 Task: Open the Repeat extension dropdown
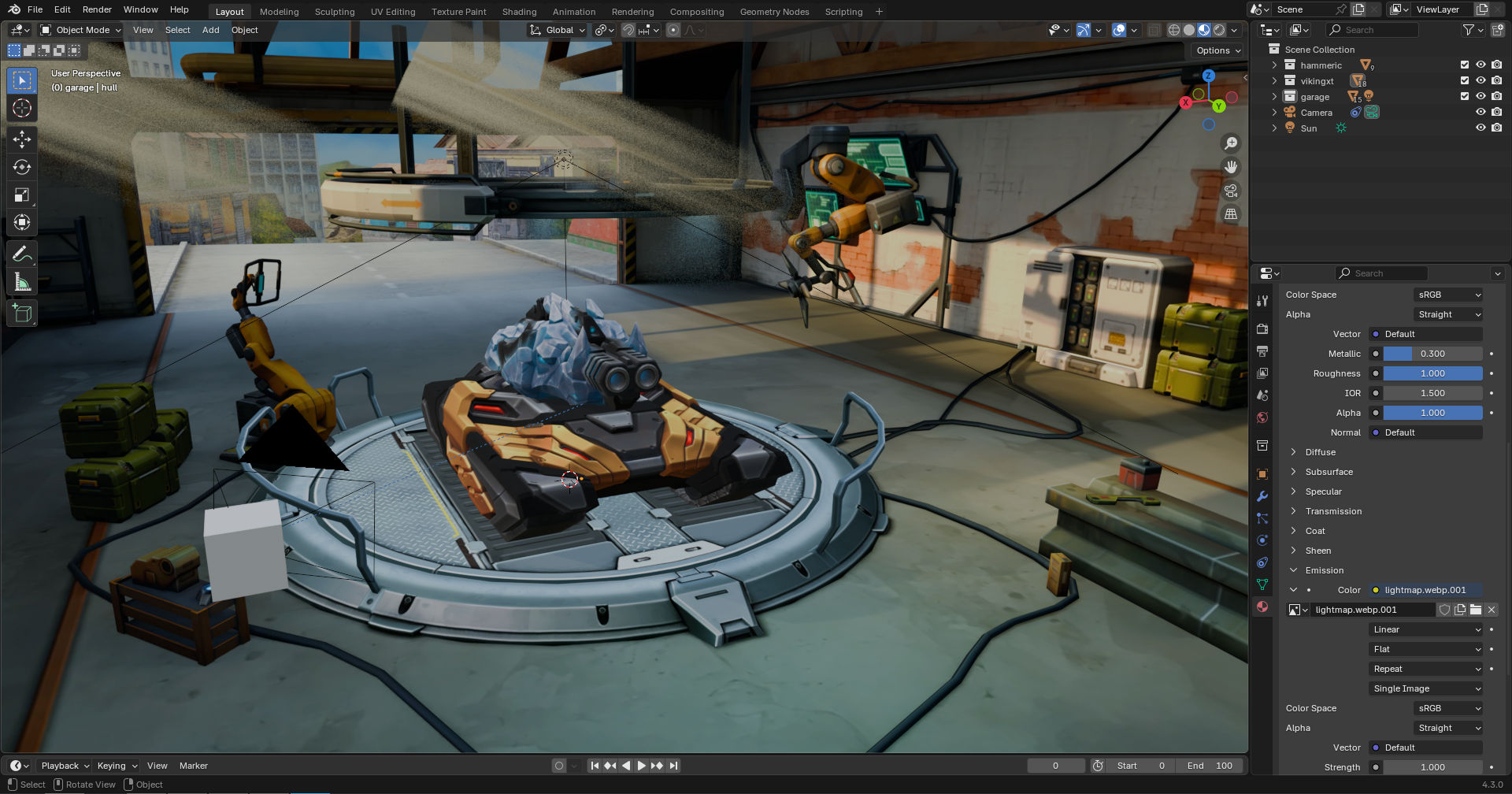pyautogui.click(x=1426, y=669)
